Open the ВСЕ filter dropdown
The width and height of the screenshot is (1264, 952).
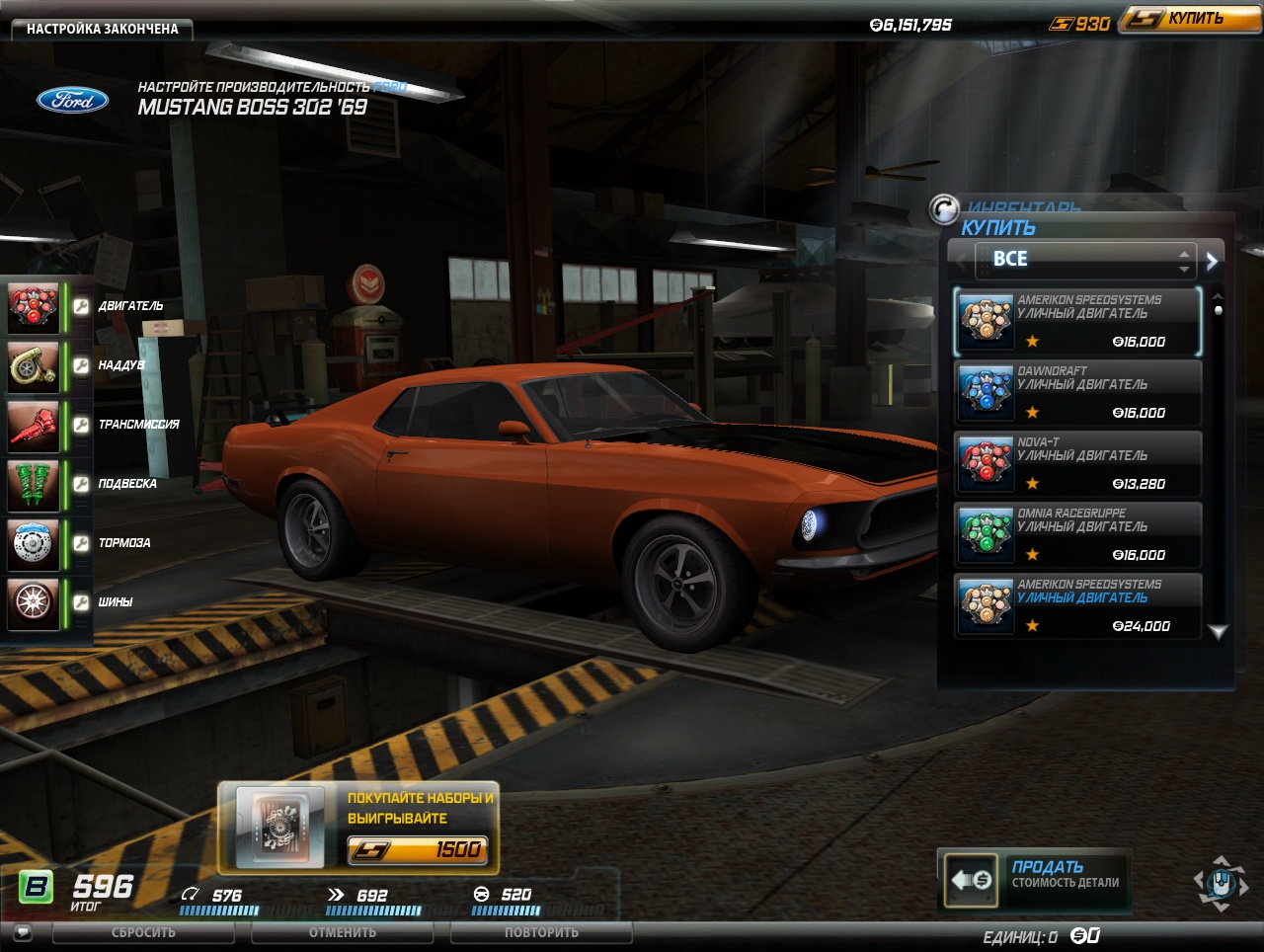1084,260
